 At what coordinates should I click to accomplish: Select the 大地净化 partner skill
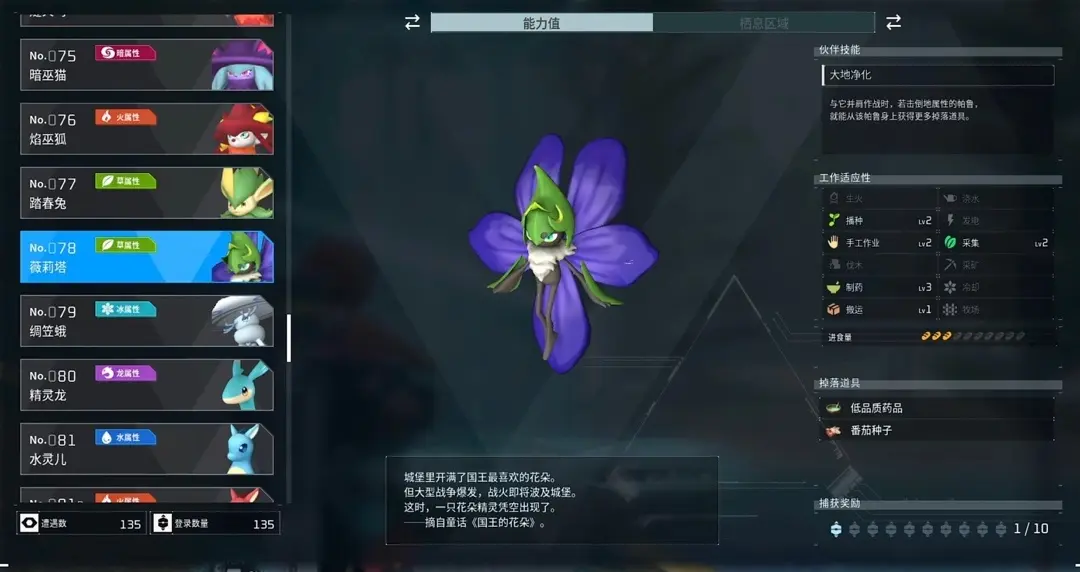click(x=935, y=75)
